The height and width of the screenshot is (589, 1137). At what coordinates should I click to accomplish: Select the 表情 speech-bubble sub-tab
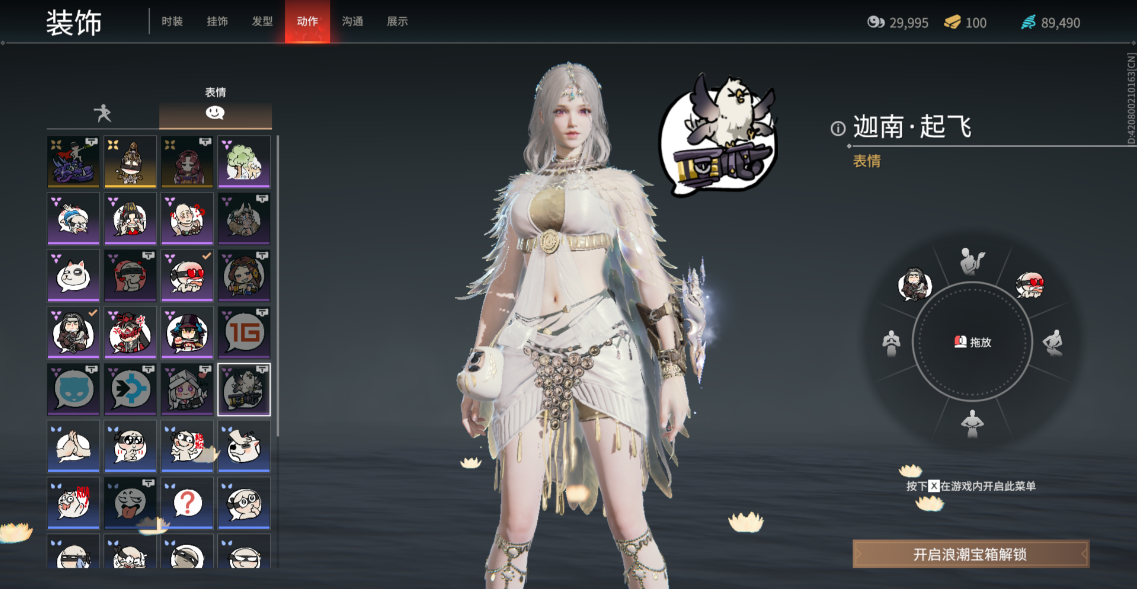click(215, 113)
